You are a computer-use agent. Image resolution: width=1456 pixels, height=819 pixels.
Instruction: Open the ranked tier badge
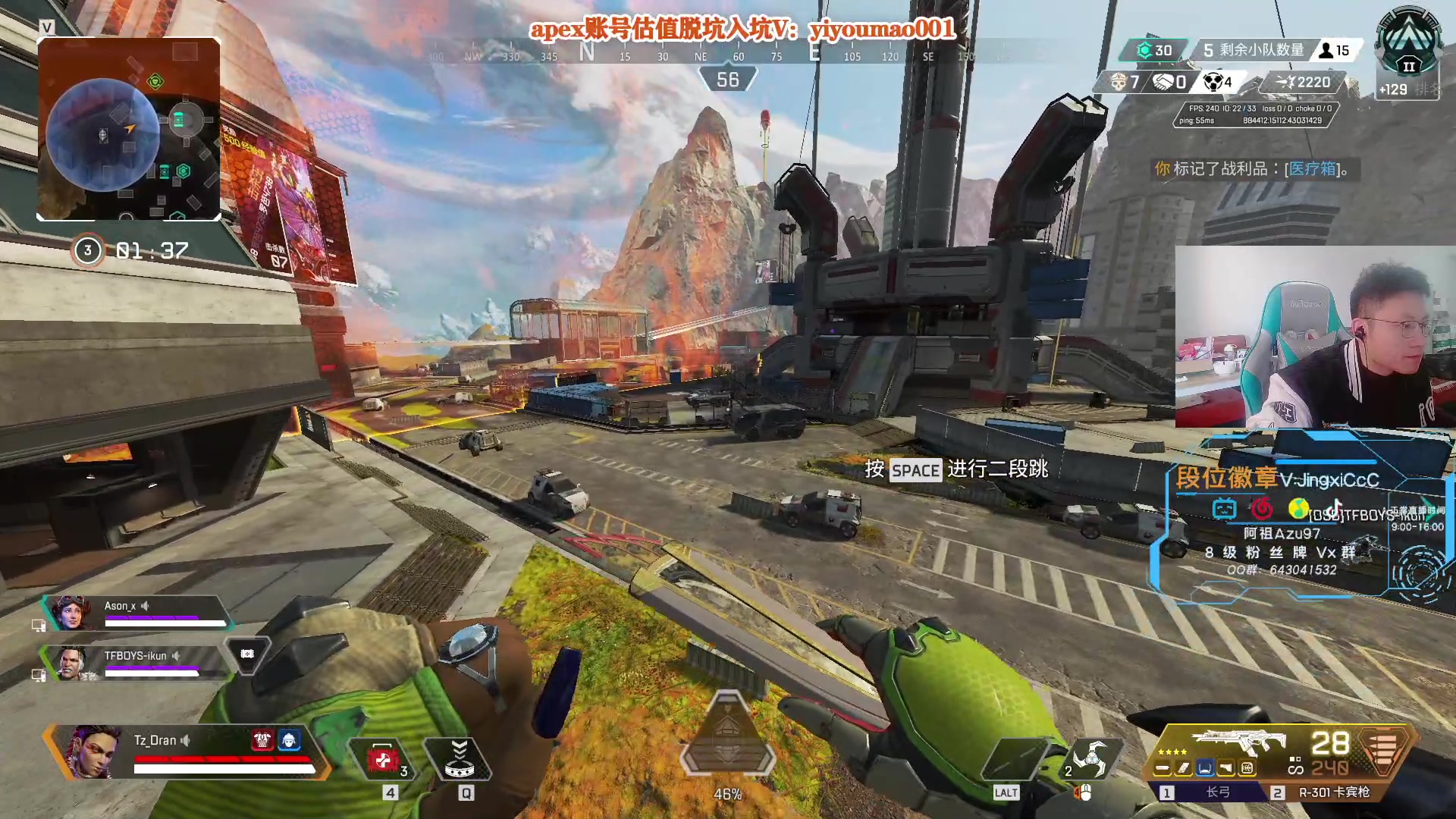pos(1409,45)
